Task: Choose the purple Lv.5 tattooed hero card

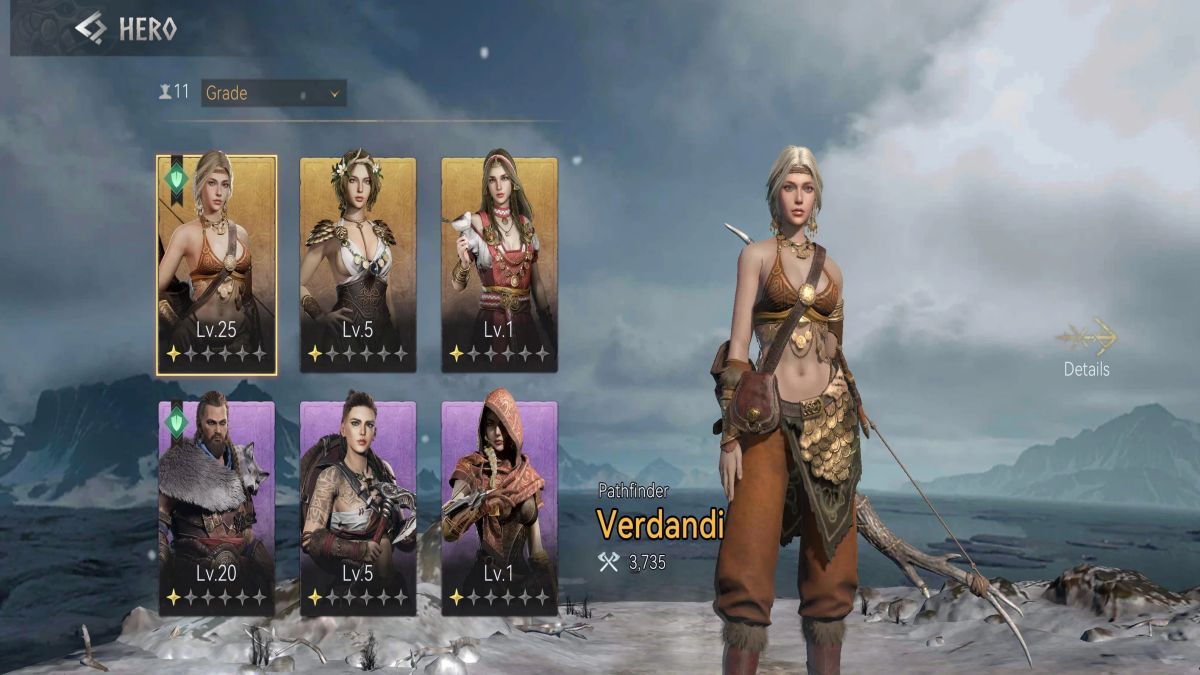Action: (358, 508)
